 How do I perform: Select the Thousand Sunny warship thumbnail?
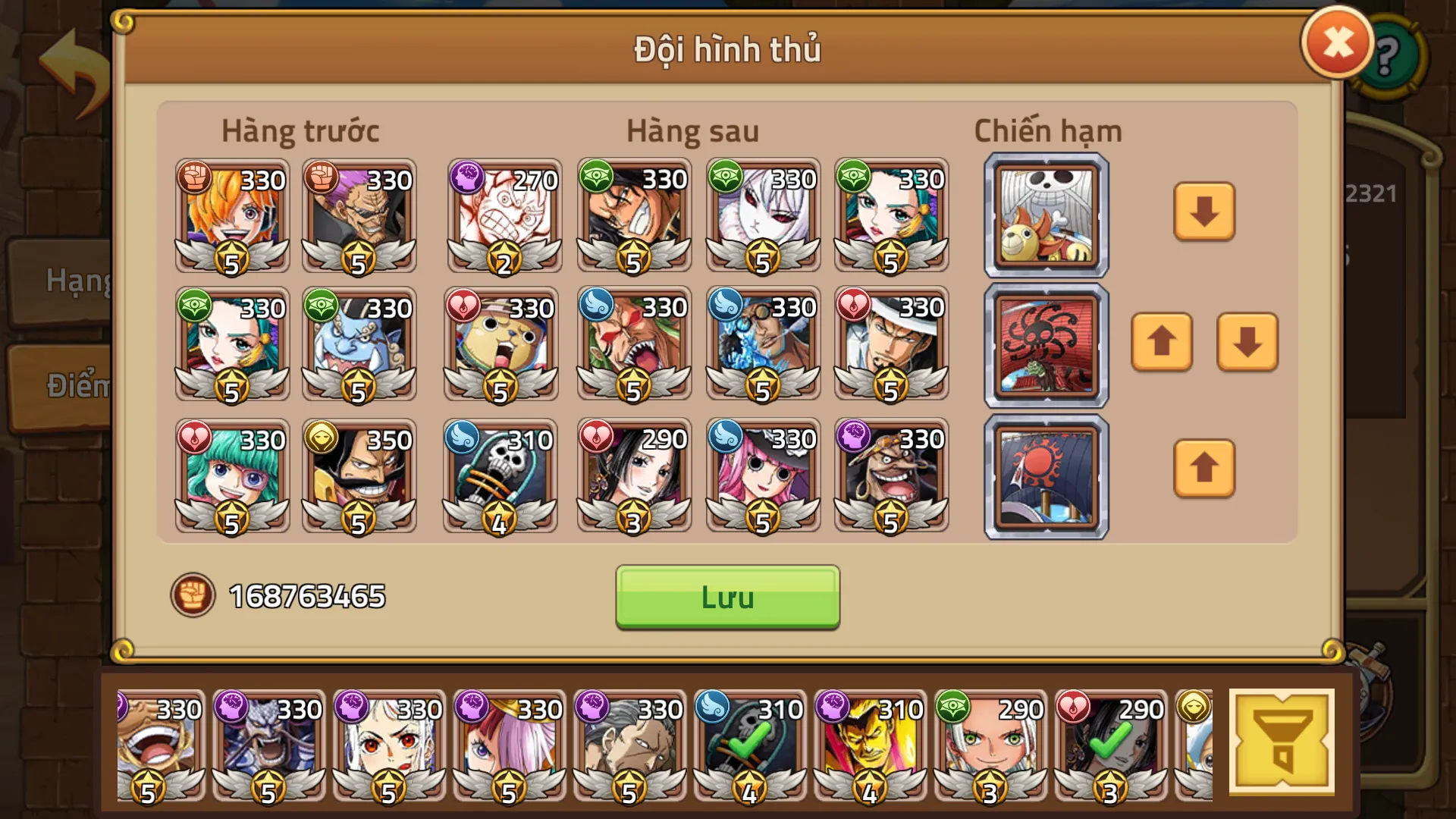[1045, 215]
